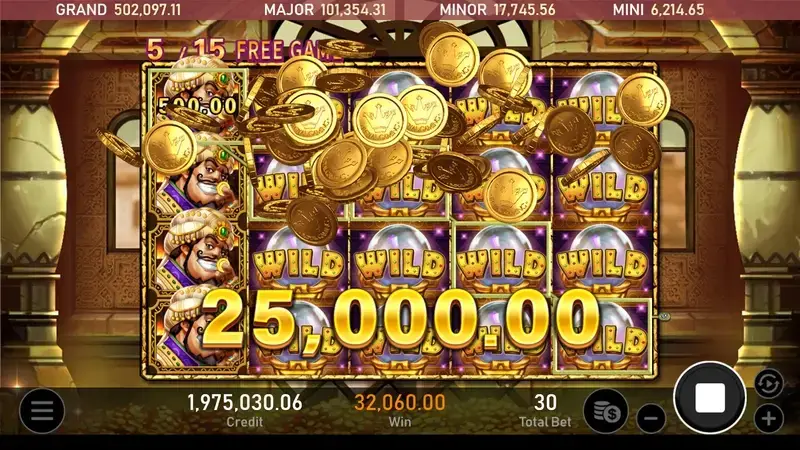Stop the spin with the square button

click(710, 398)
